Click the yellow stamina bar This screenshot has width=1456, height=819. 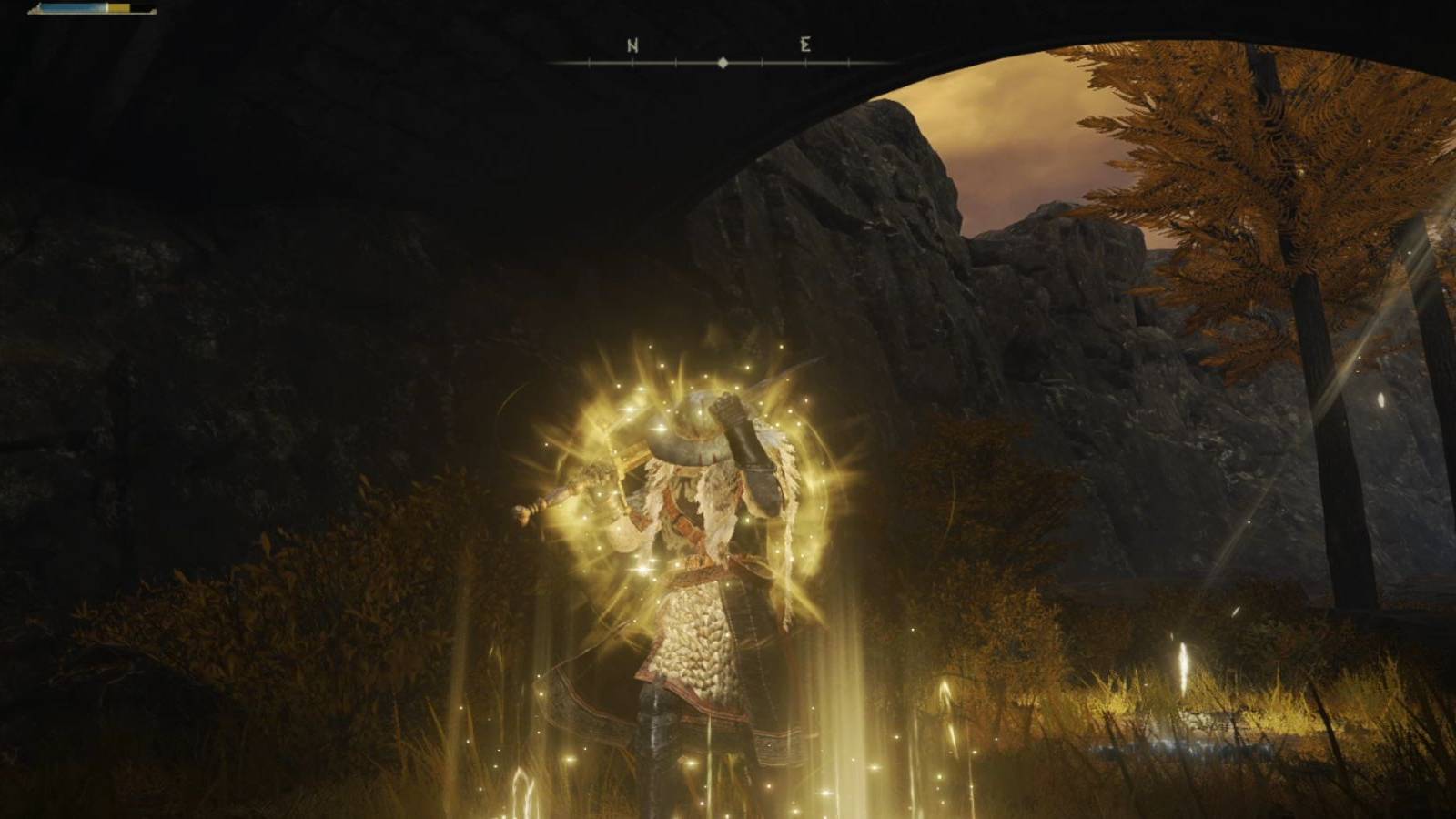tap(118, 8)
